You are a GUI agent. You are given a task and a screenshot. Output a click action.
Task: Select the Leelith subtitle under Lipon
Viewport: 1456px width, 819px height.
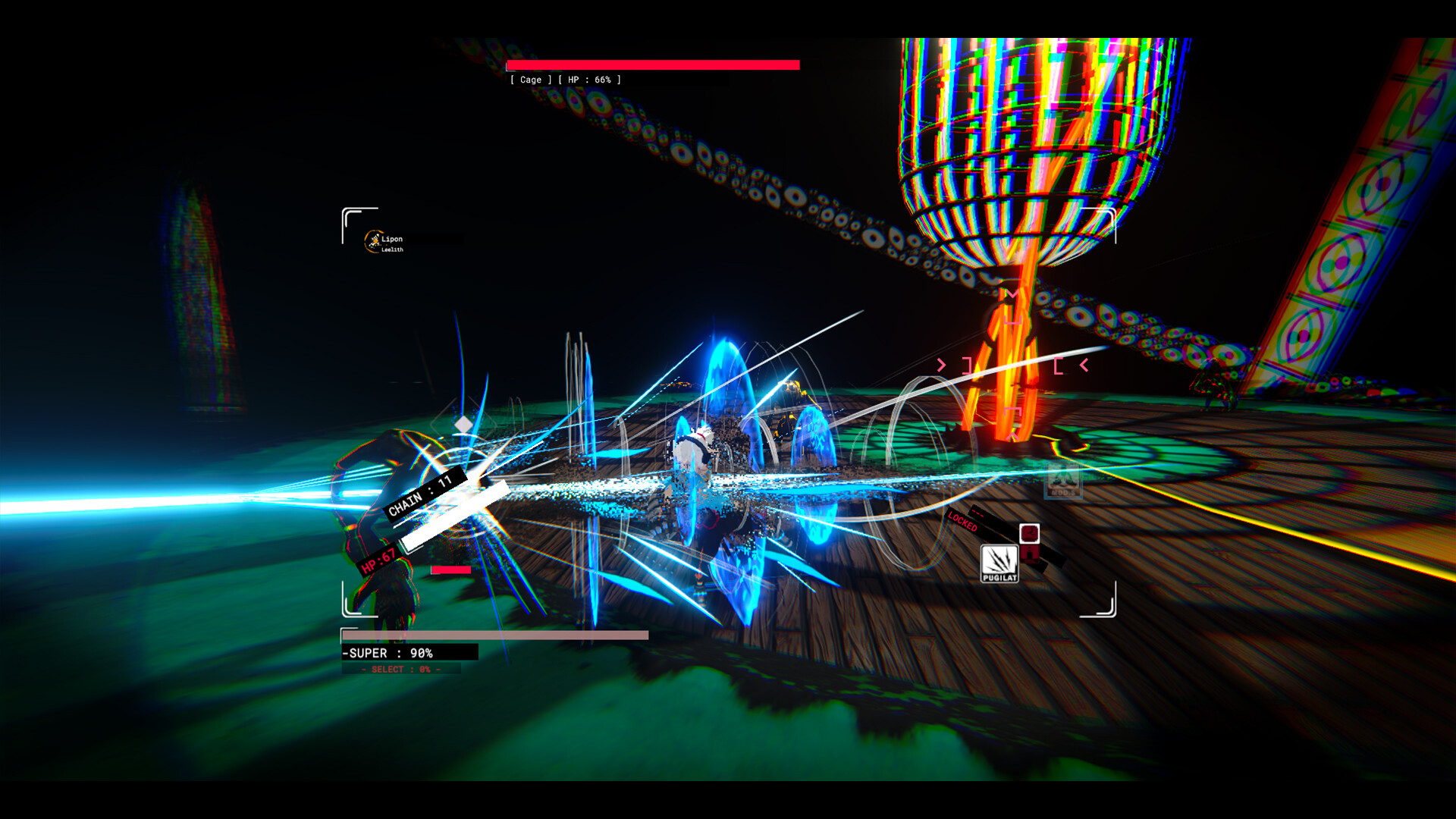pyautogui.click(x=393, y=249)
